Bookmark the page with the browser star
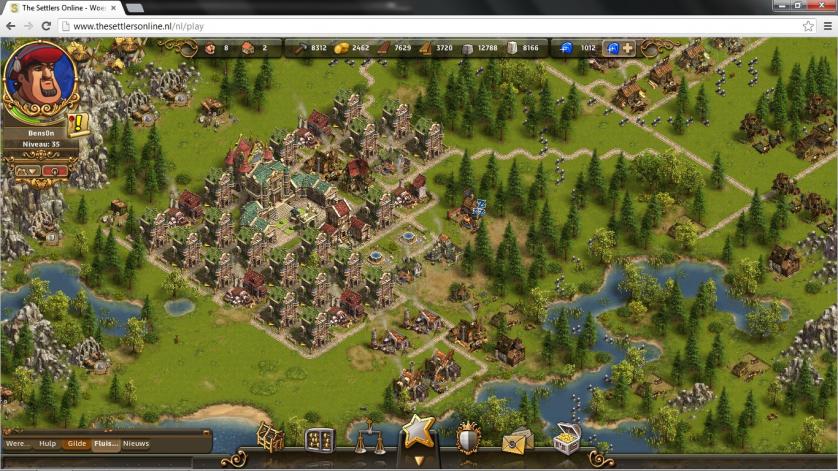 (x=807, y=26)
